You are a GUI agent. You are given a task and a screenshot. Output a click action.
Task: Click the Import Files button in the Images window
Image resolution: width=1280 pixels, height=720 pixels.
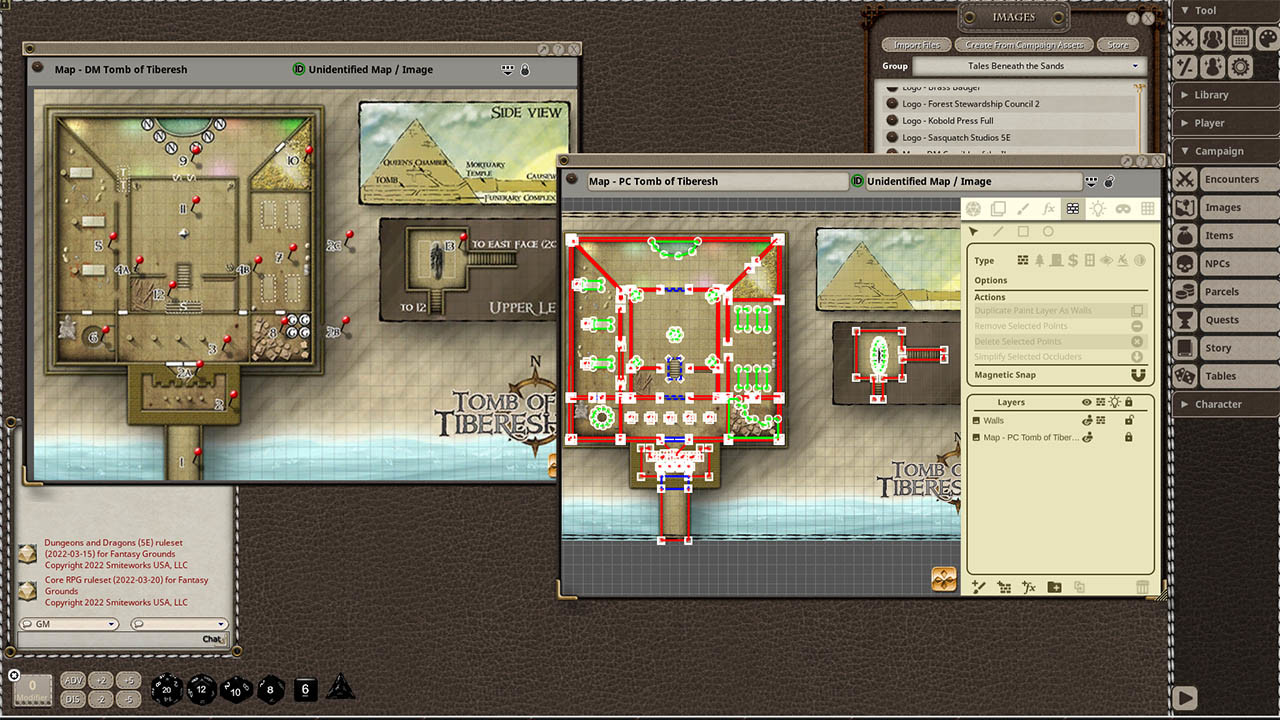pyautogui.click(x=915, y=44)
